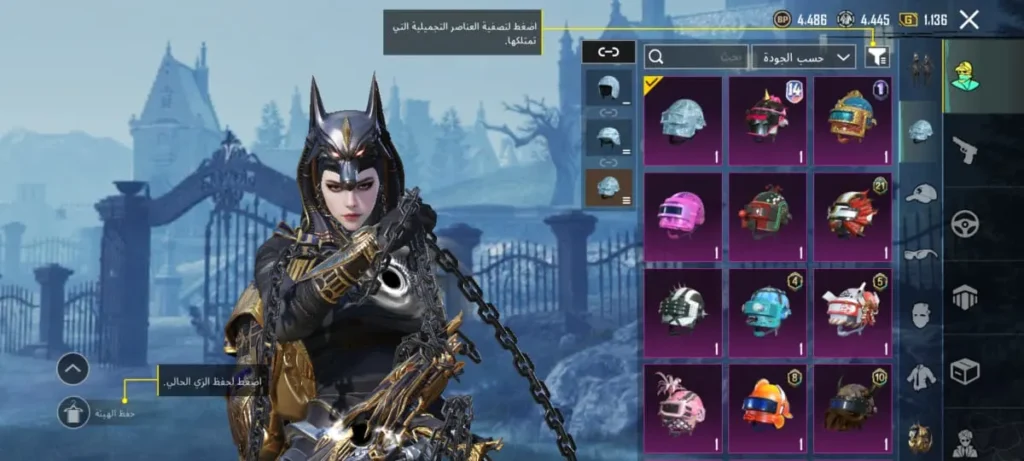Open the glasses subcategory
Viewport: 1024px width, 461px height.
coord(920,254)
